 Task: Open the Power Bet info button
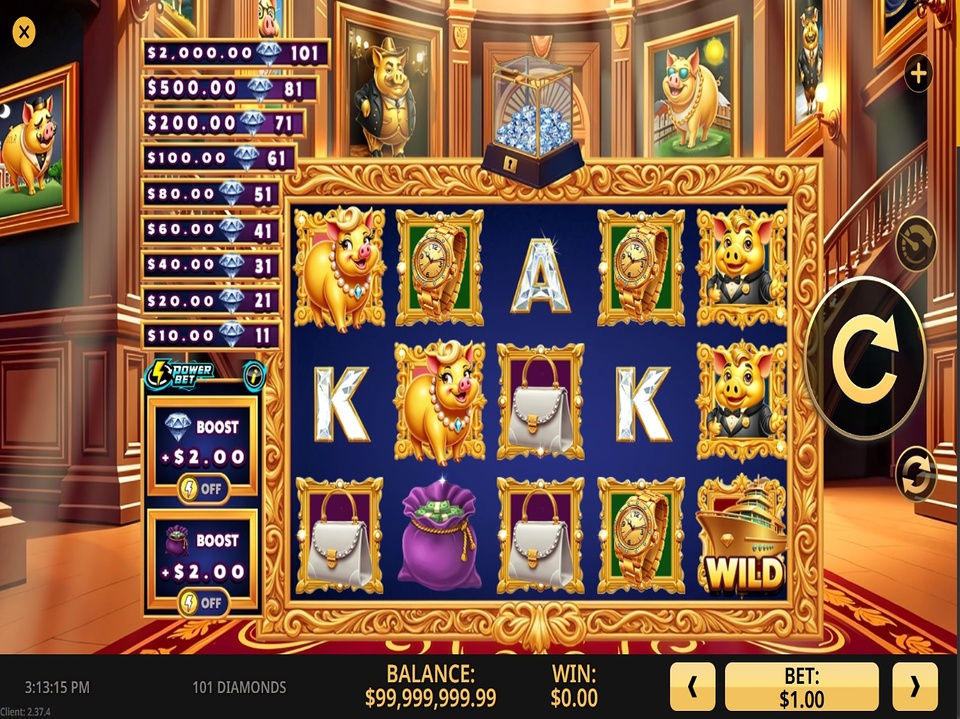254,376
